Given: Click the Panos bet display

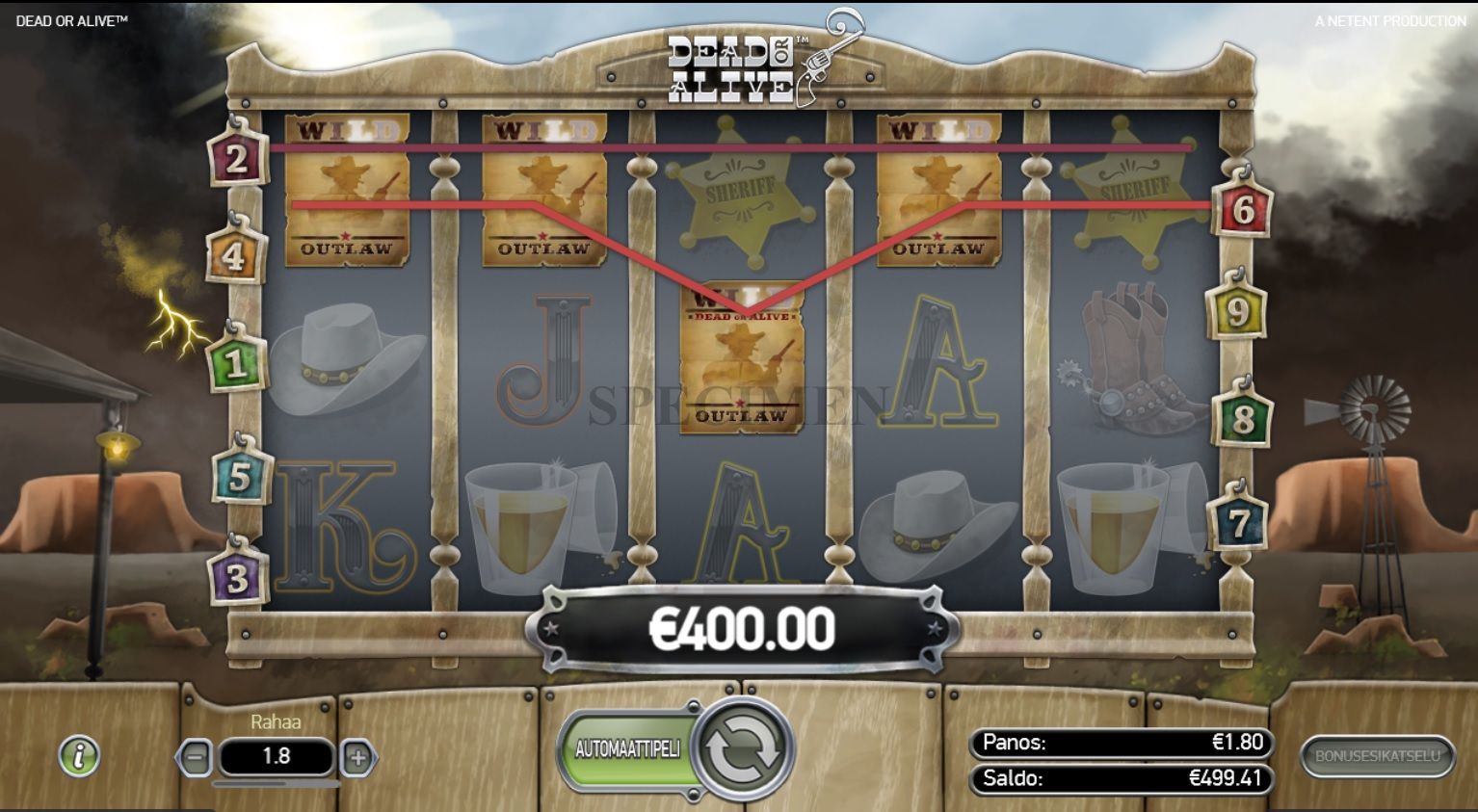Looking at the screenshot, I should click(x=1118, y=743).
